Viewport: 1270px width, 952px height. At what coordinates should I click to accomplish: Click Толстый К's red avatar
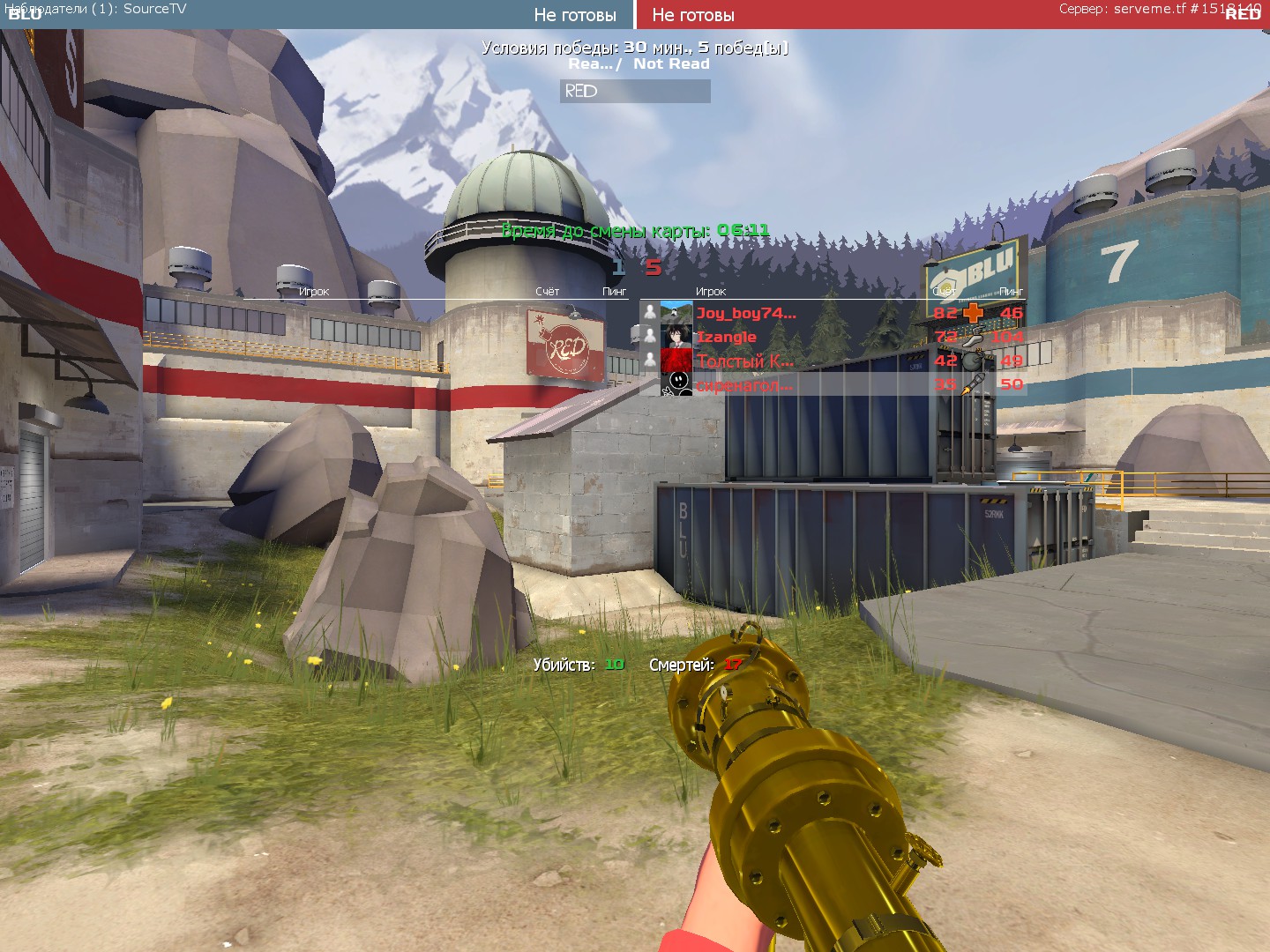tap(676, 361)
